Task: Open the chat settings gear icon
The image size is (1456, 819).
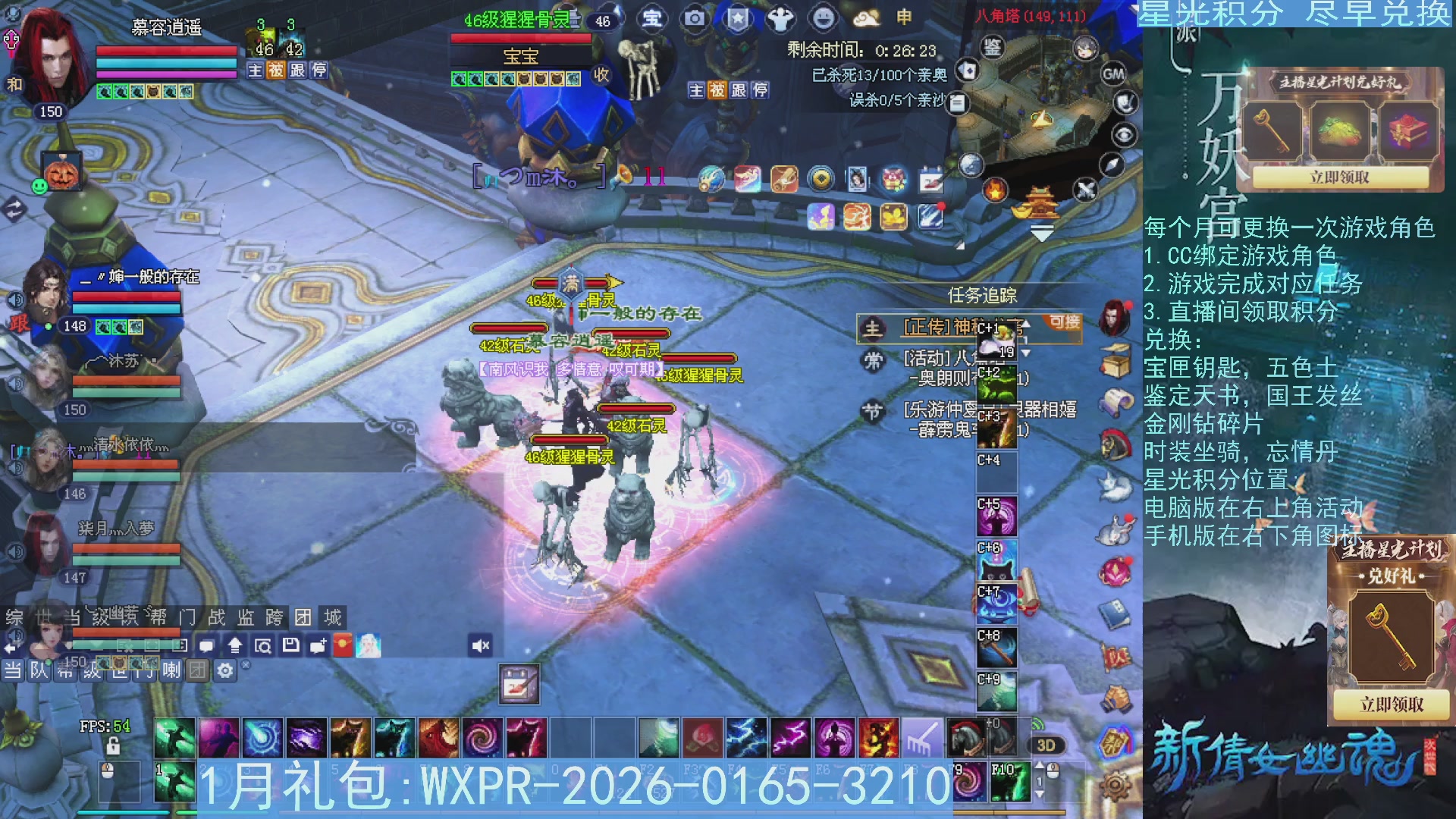Action: (224, 670)
